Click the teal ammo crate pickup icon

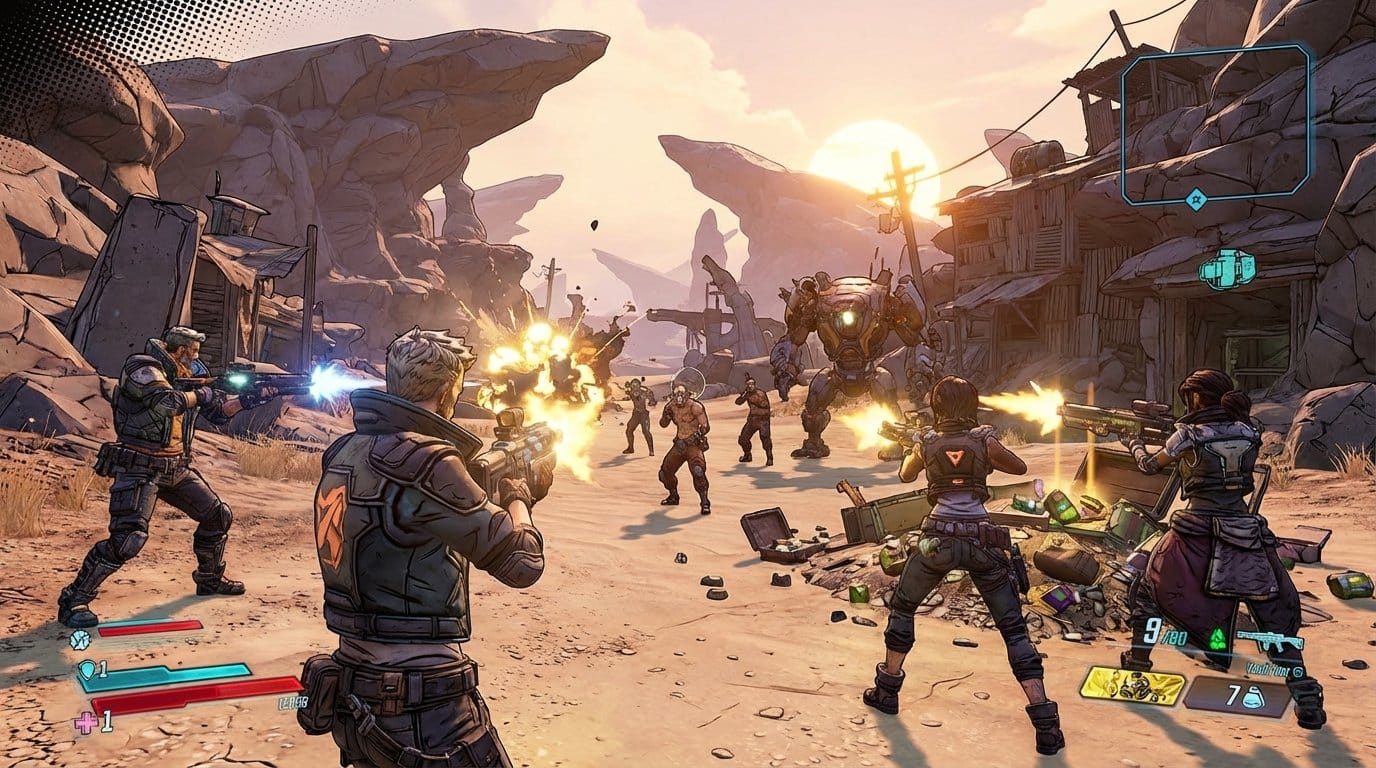coord(1228,267)
